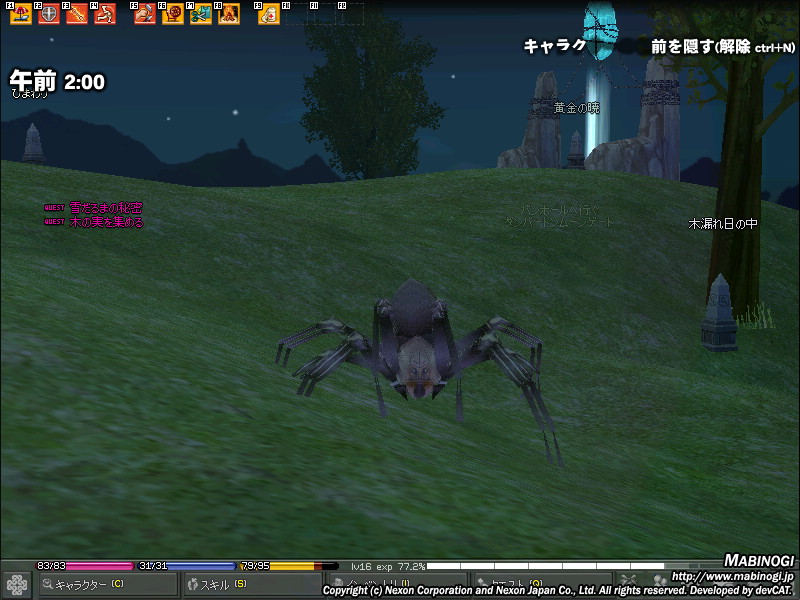Use the F6 spinning wheel skill
Screen dimensions: 800x600
click(173, 15)
